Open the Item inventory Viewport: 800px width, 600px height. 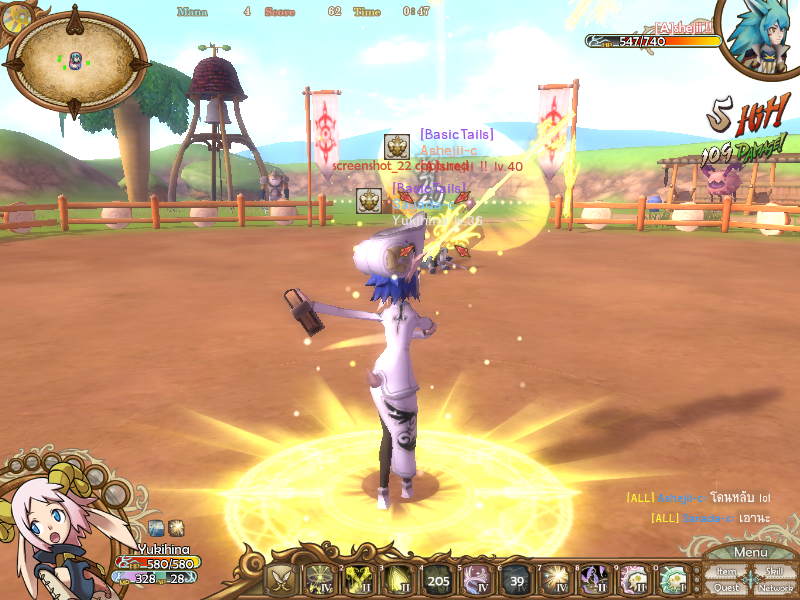click(x=726, y=572)
